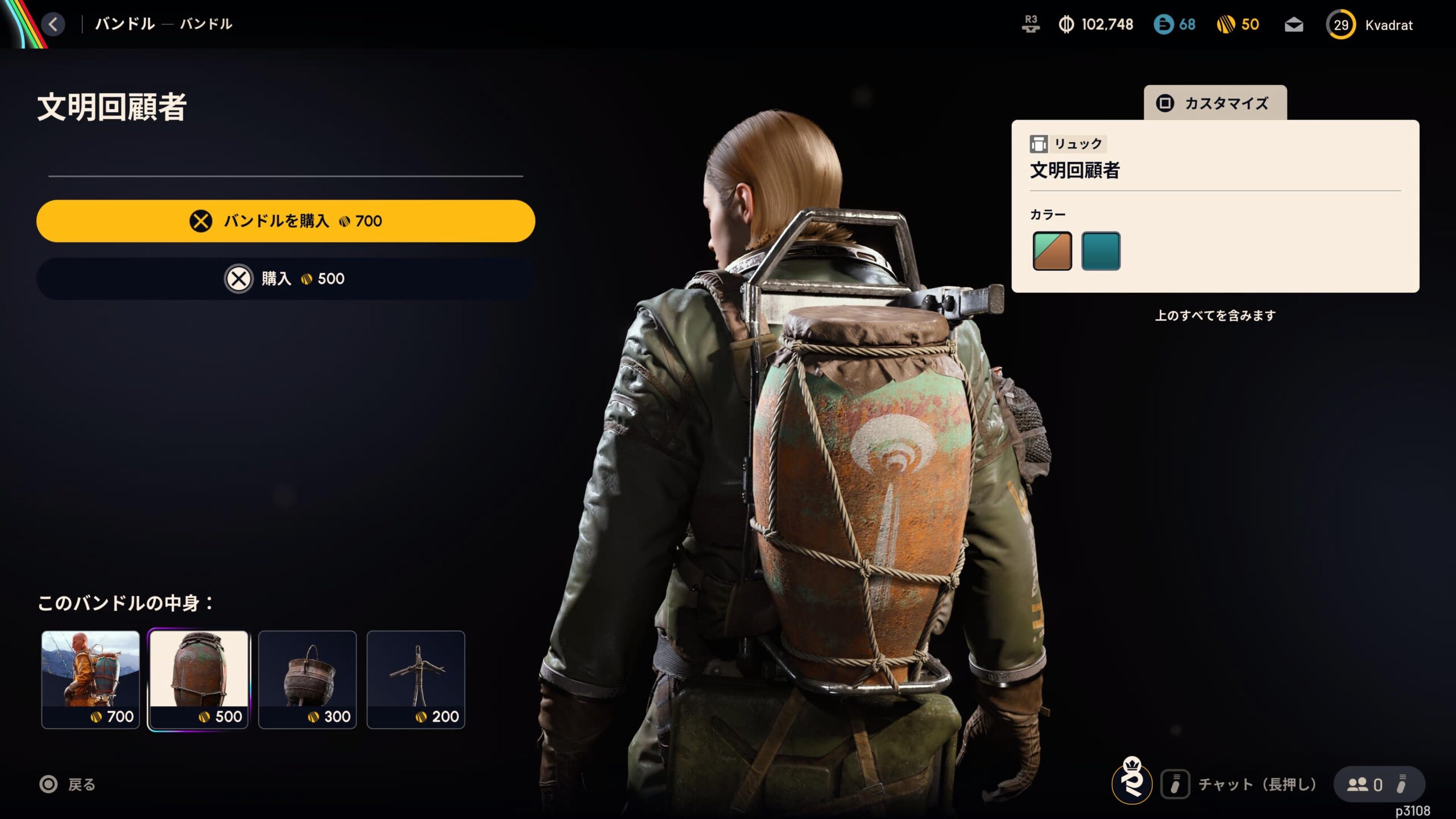Image resolution: width=1456 pixels, height=819 pixels.
Task: Select the jar backpack thumbnail priced 500
Action: click(x=198, y=679)
